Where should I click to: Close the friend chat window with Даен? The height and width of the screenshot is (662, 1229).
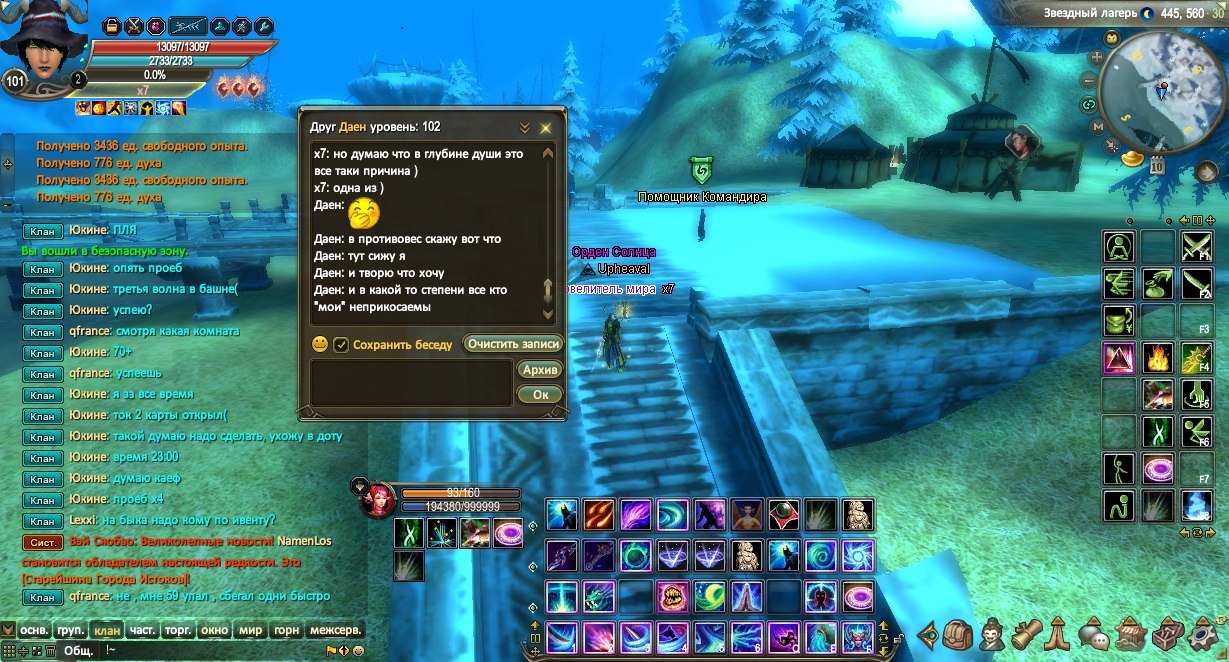click(x=546, y=128)
